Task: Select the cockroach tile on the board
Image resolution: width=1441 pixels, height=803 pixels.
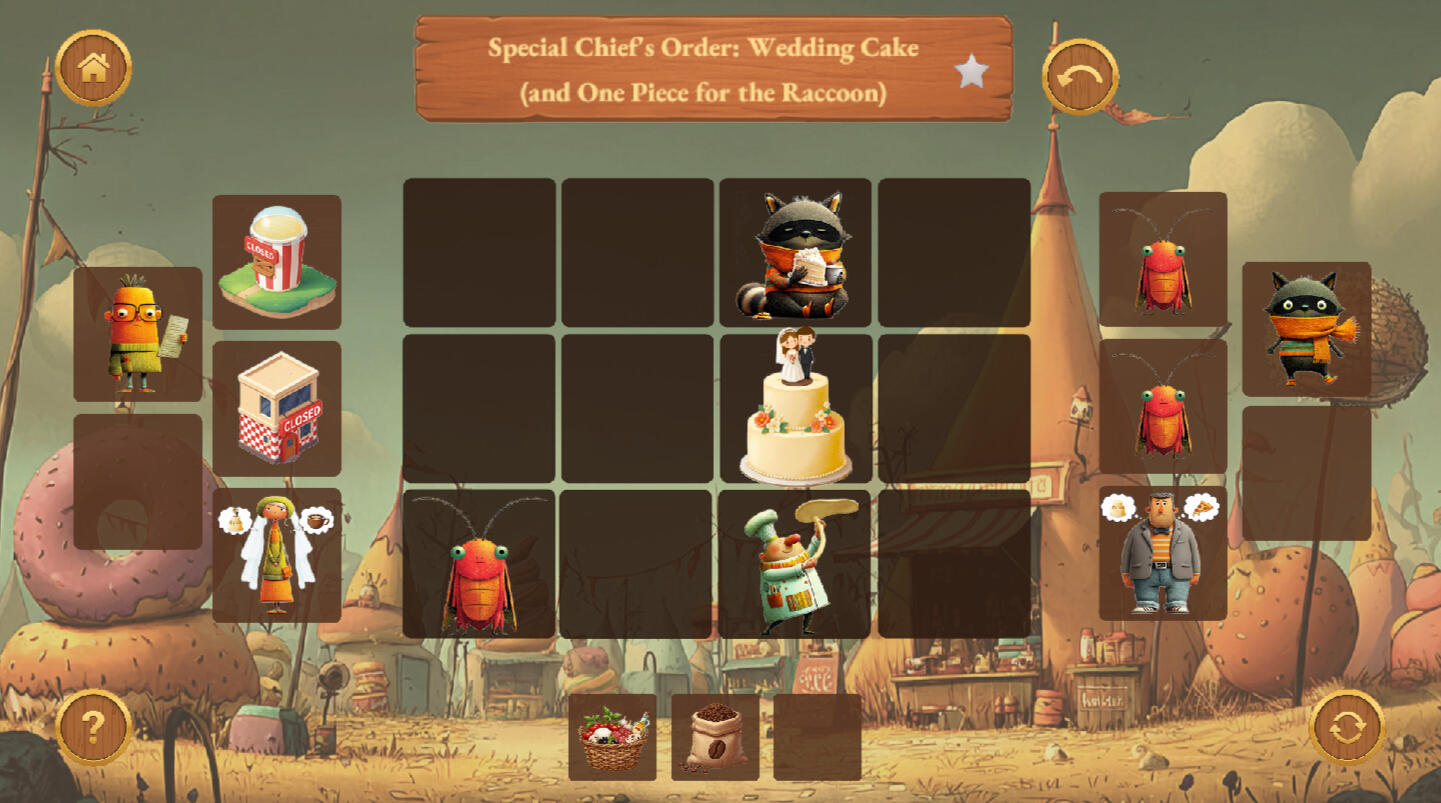Action: click(x=479, y=565)
